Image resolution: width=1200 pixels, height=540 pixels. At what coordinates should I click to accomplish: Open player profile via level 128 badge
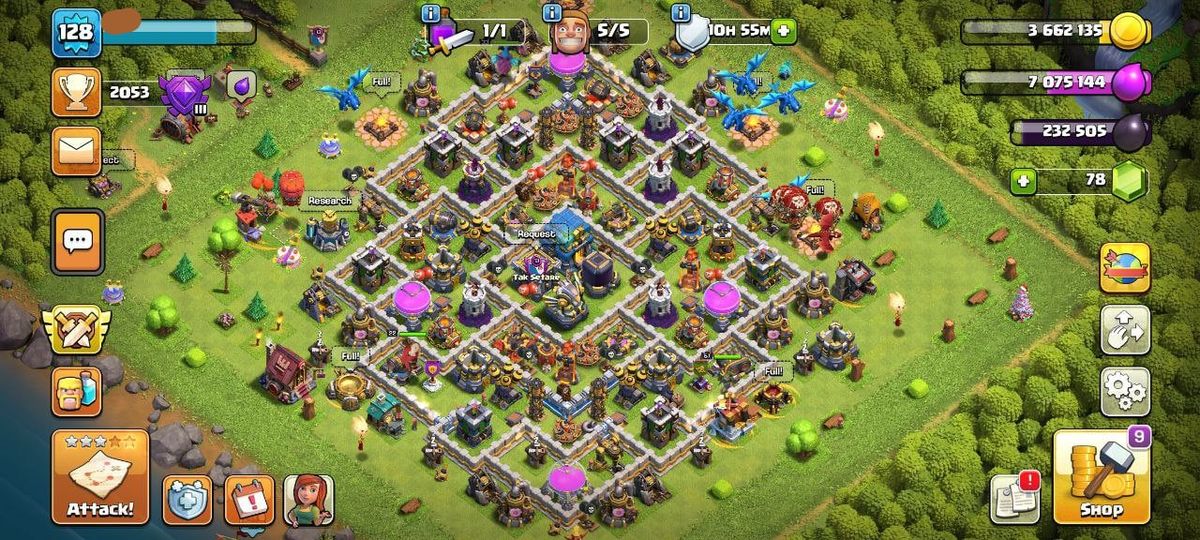(76, 32)
